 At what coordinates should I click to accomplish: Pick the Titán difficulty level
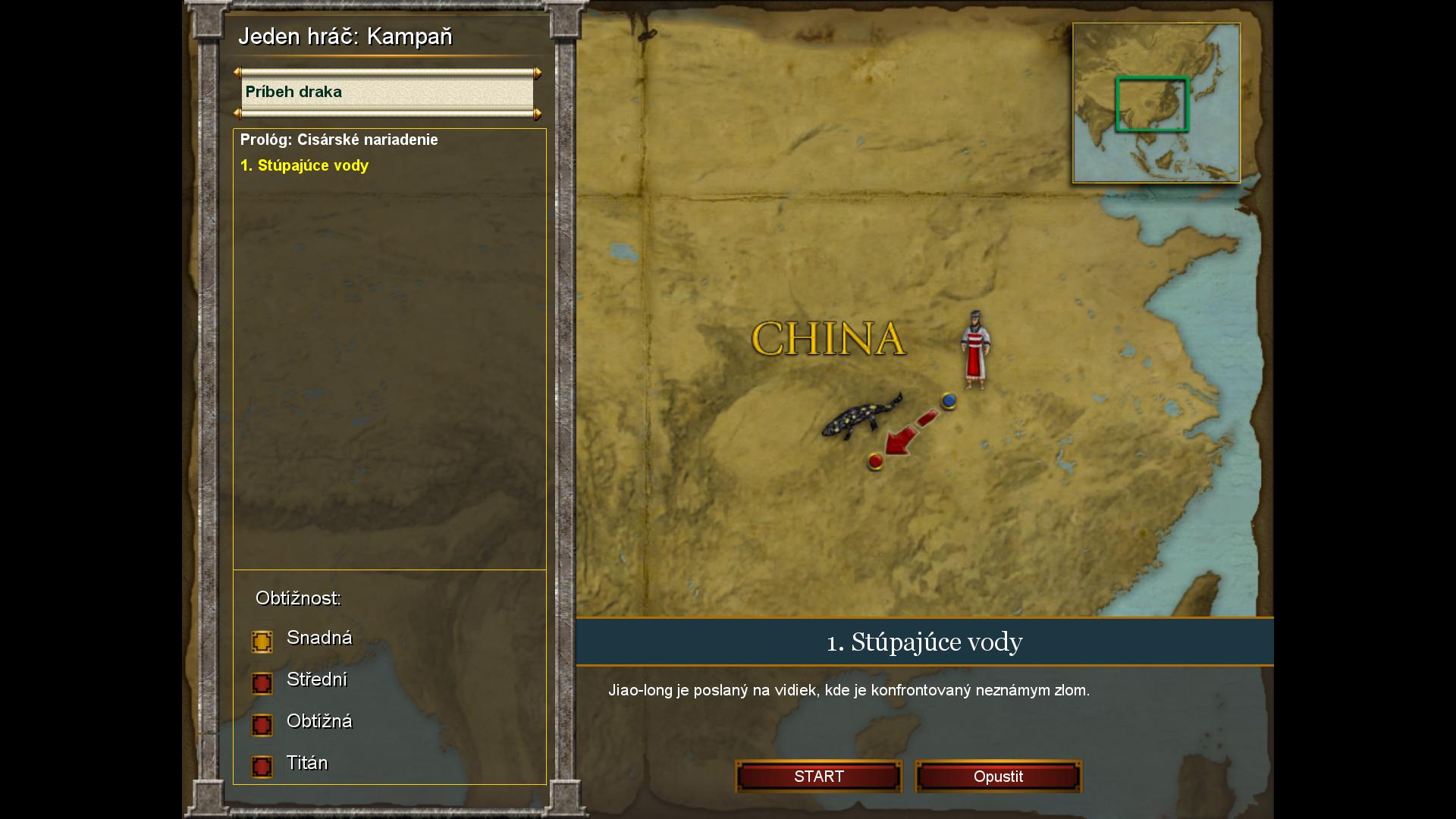(x=262, y=767)
